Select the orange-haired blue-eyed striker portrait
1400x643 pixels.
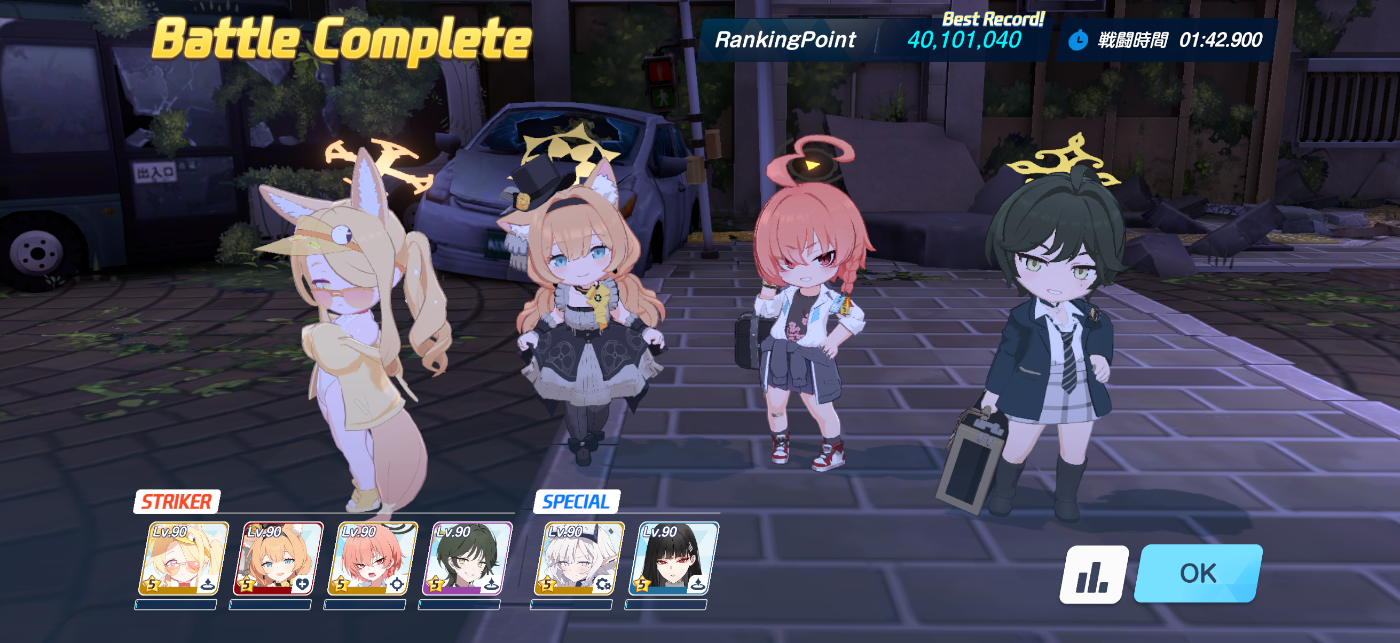[278, 558]
